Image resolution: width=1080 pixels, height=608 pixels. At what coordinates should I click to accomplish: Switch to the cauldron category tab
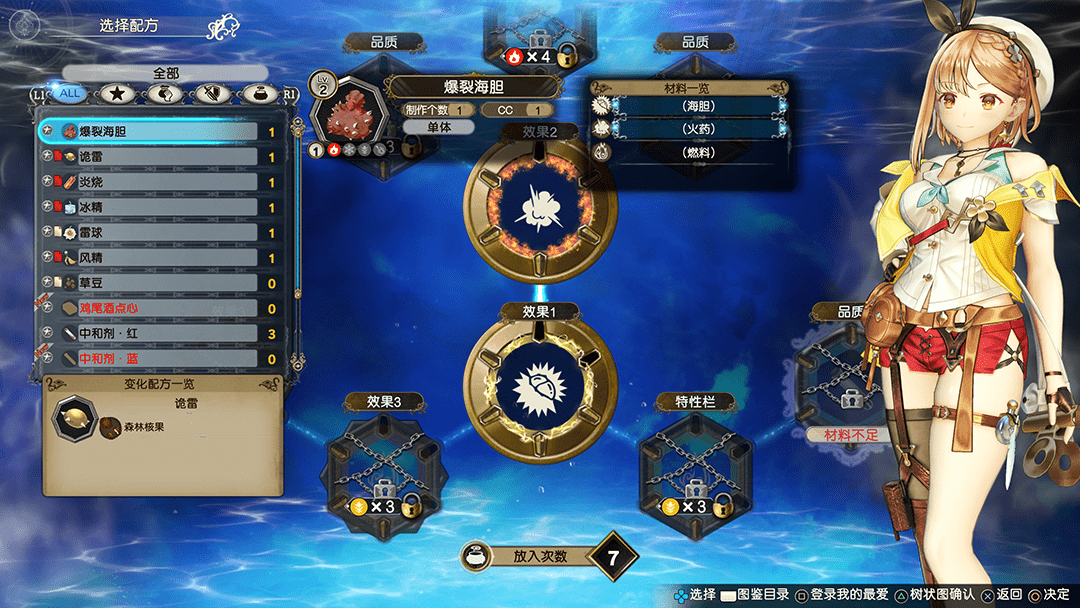tap(260, 94)
